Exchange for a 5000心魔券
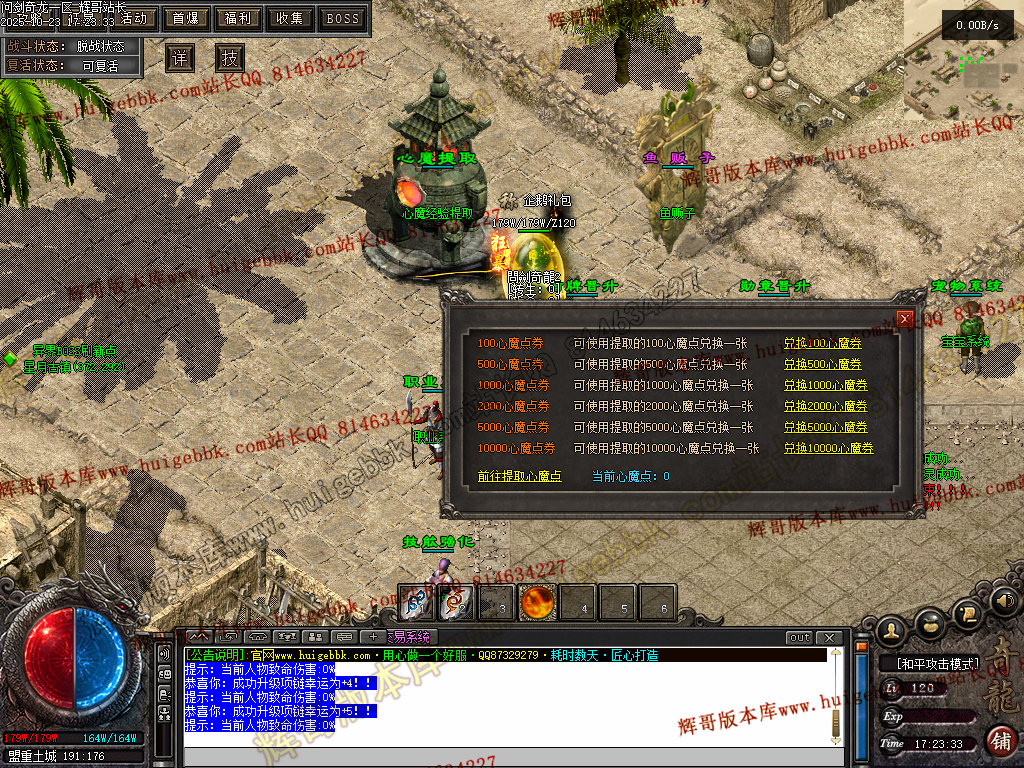The image size is (1024, 768). pyautogui.click(x=825, y=427)
